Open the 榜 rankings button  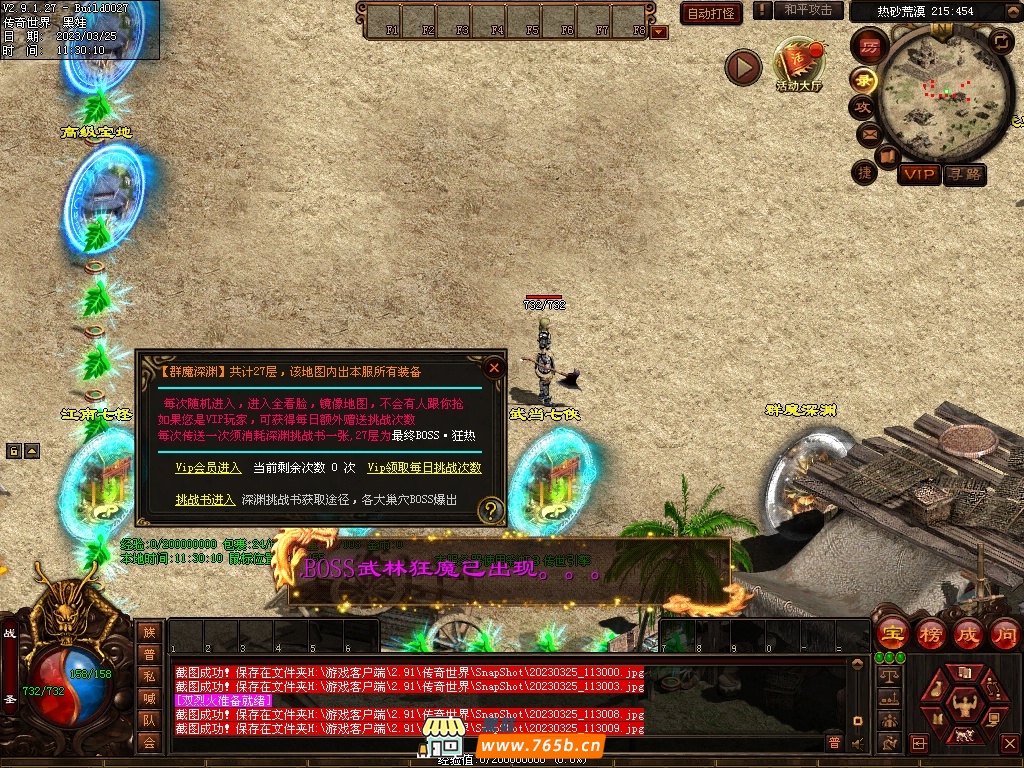coord(930,634)
